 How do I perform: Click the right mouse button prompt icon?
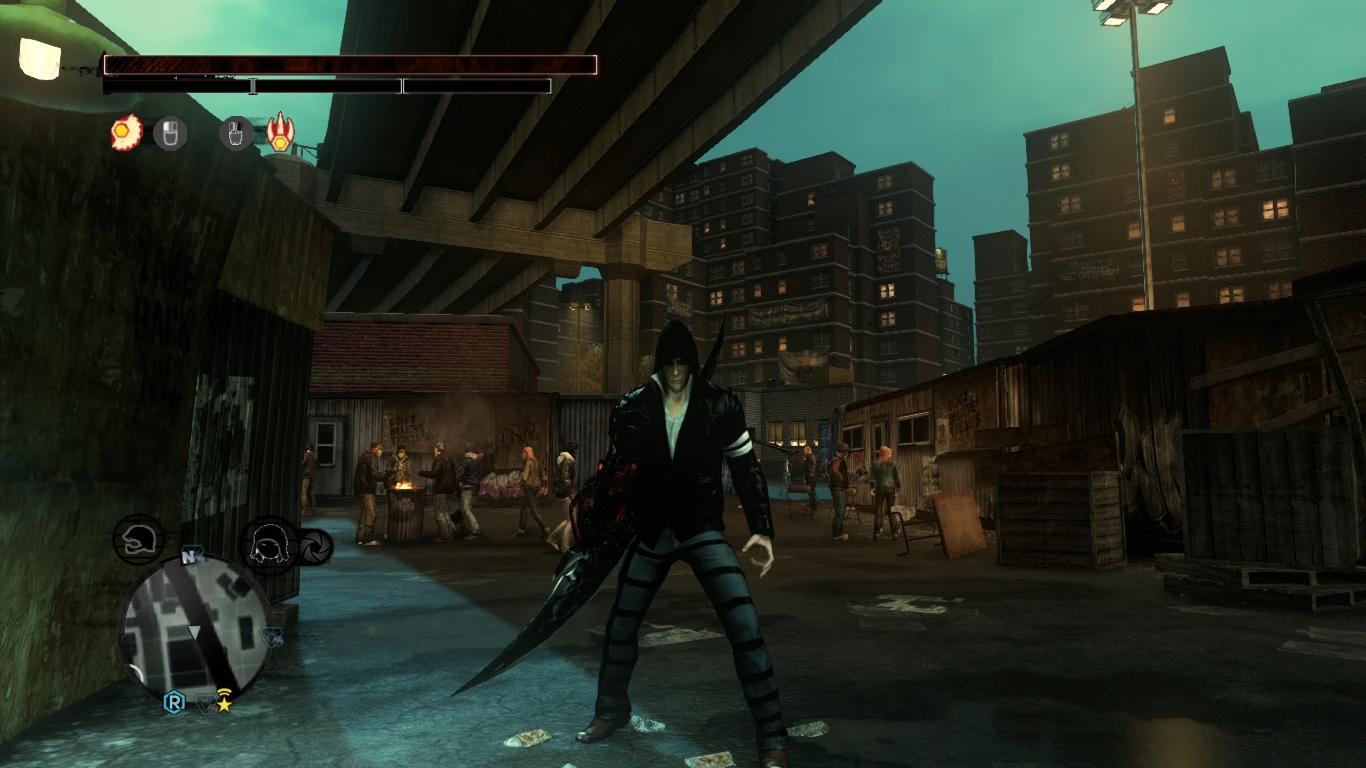pos(237,133)
